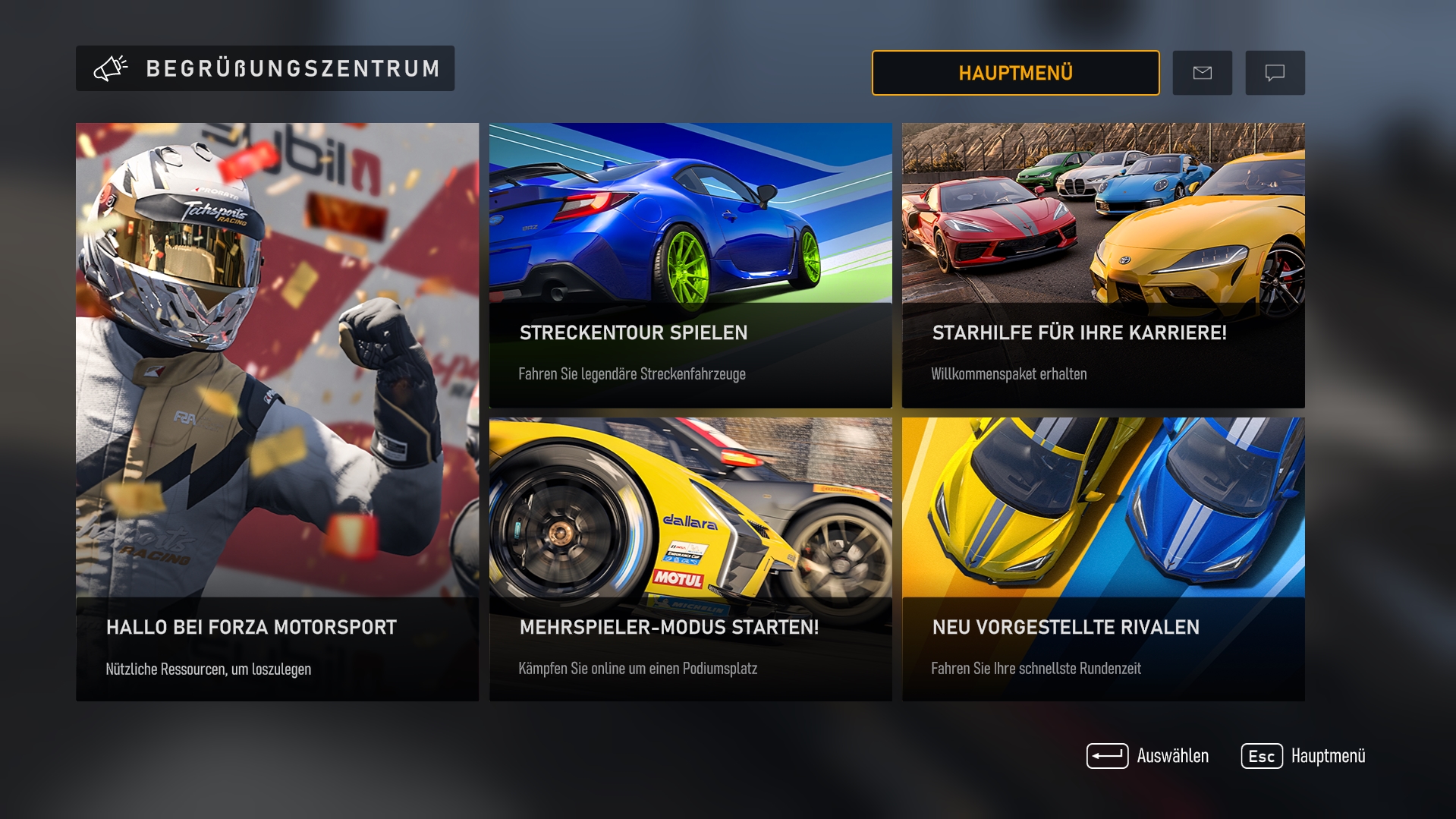Click the Begrüßungszentrum header bar
This screenshot has height=819, width=1456.
(x=265, y=68)
